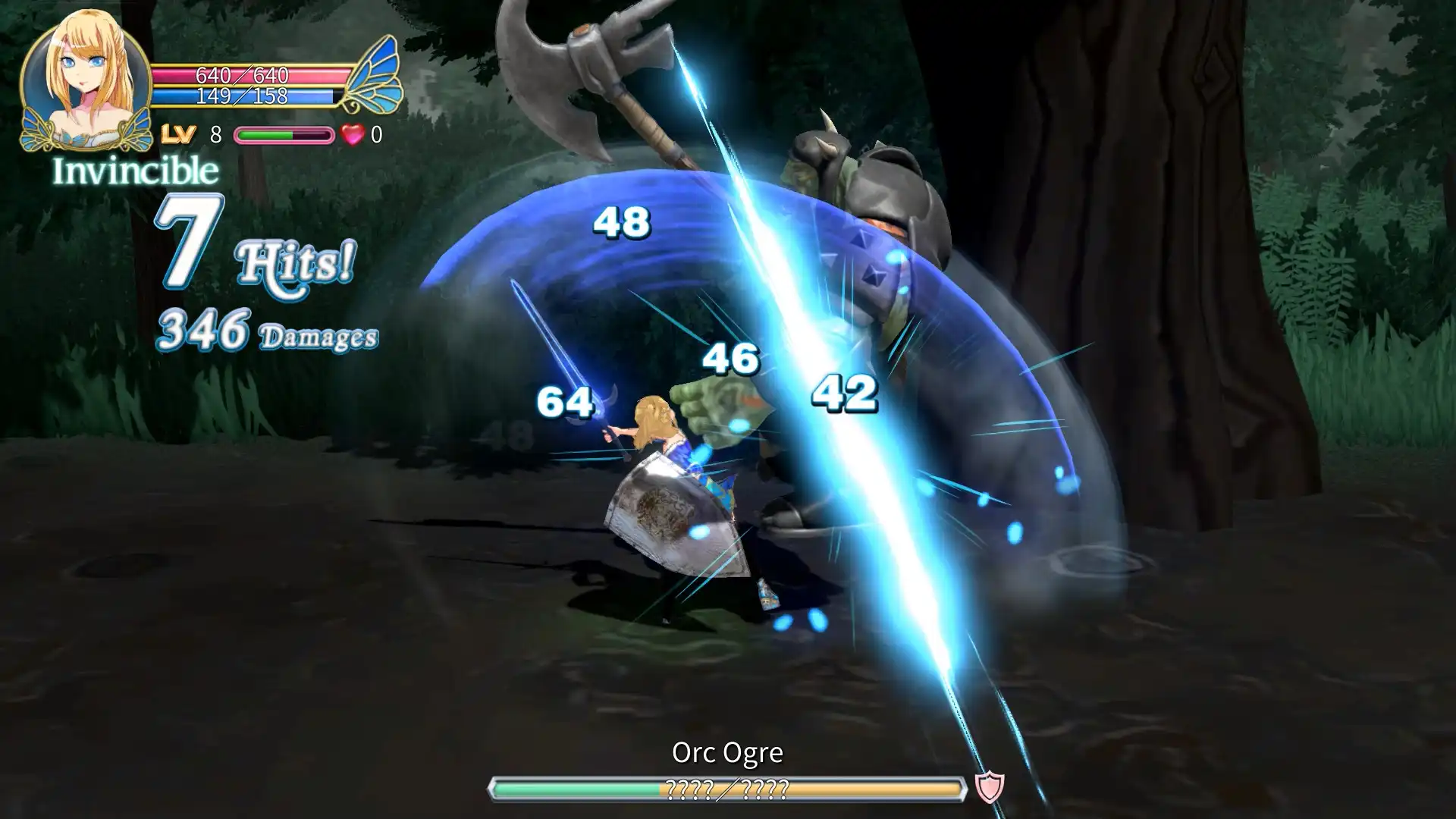Expand the hidden ????/???? enemy HP values
Image resolution: width=1456 pixels, height=819 pixels.
(x=728, y=789)
